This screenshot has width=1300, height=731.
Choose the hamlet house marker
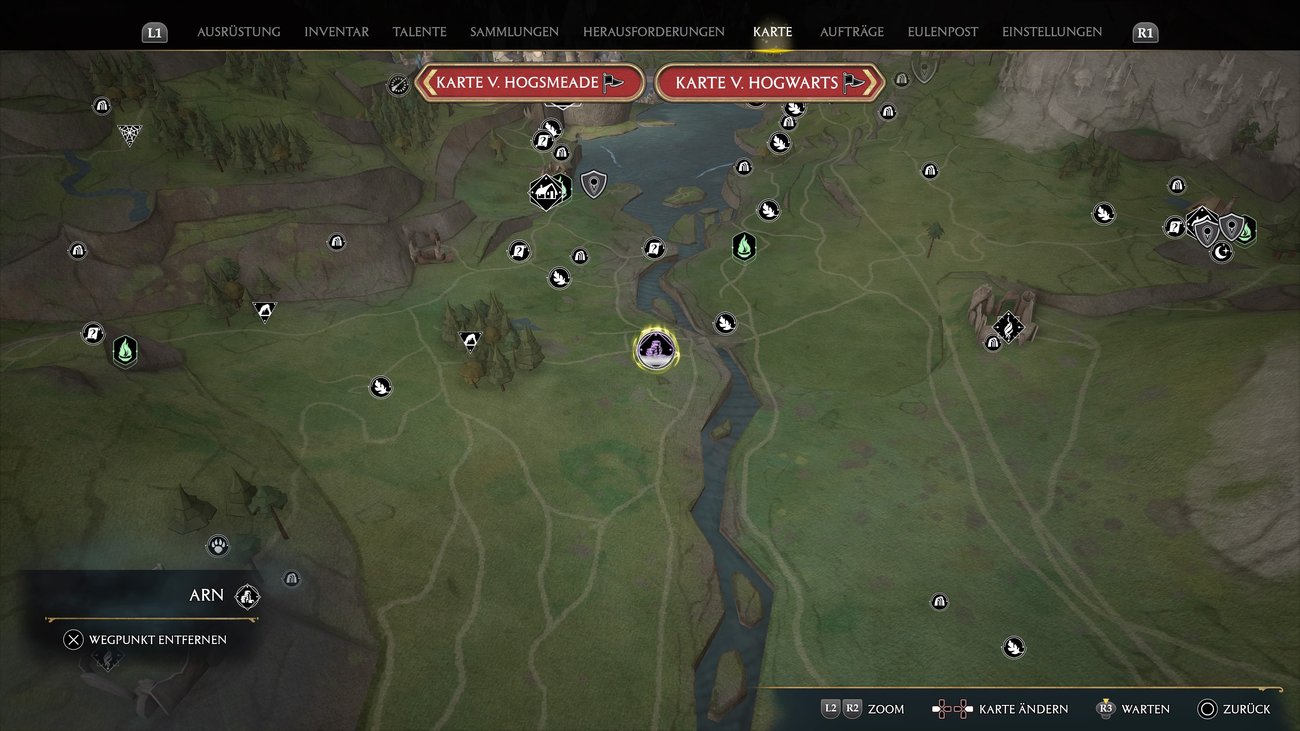coord(546,190)
